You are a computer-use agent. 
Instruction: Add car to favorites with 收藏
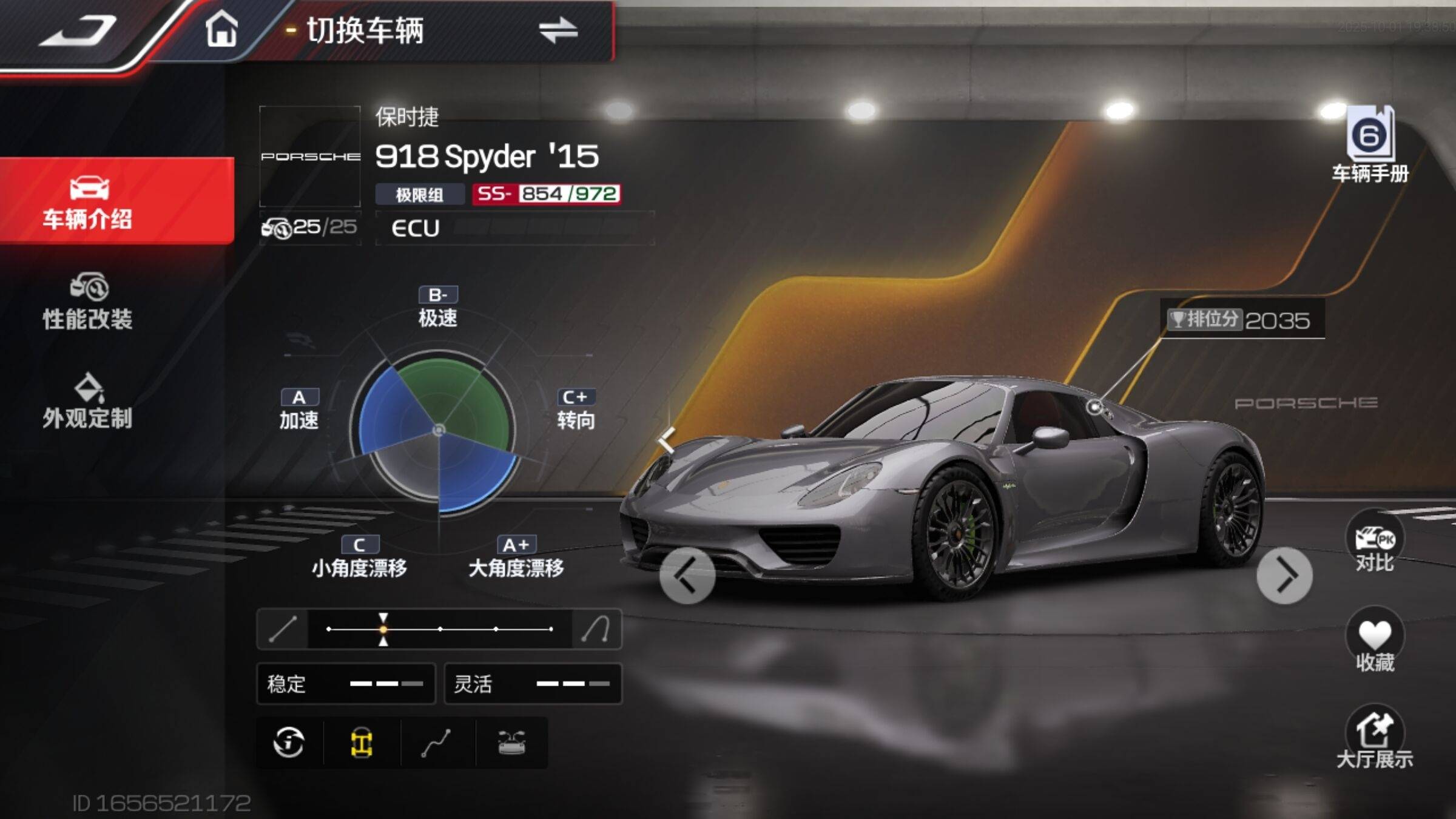coord(1374,642)
